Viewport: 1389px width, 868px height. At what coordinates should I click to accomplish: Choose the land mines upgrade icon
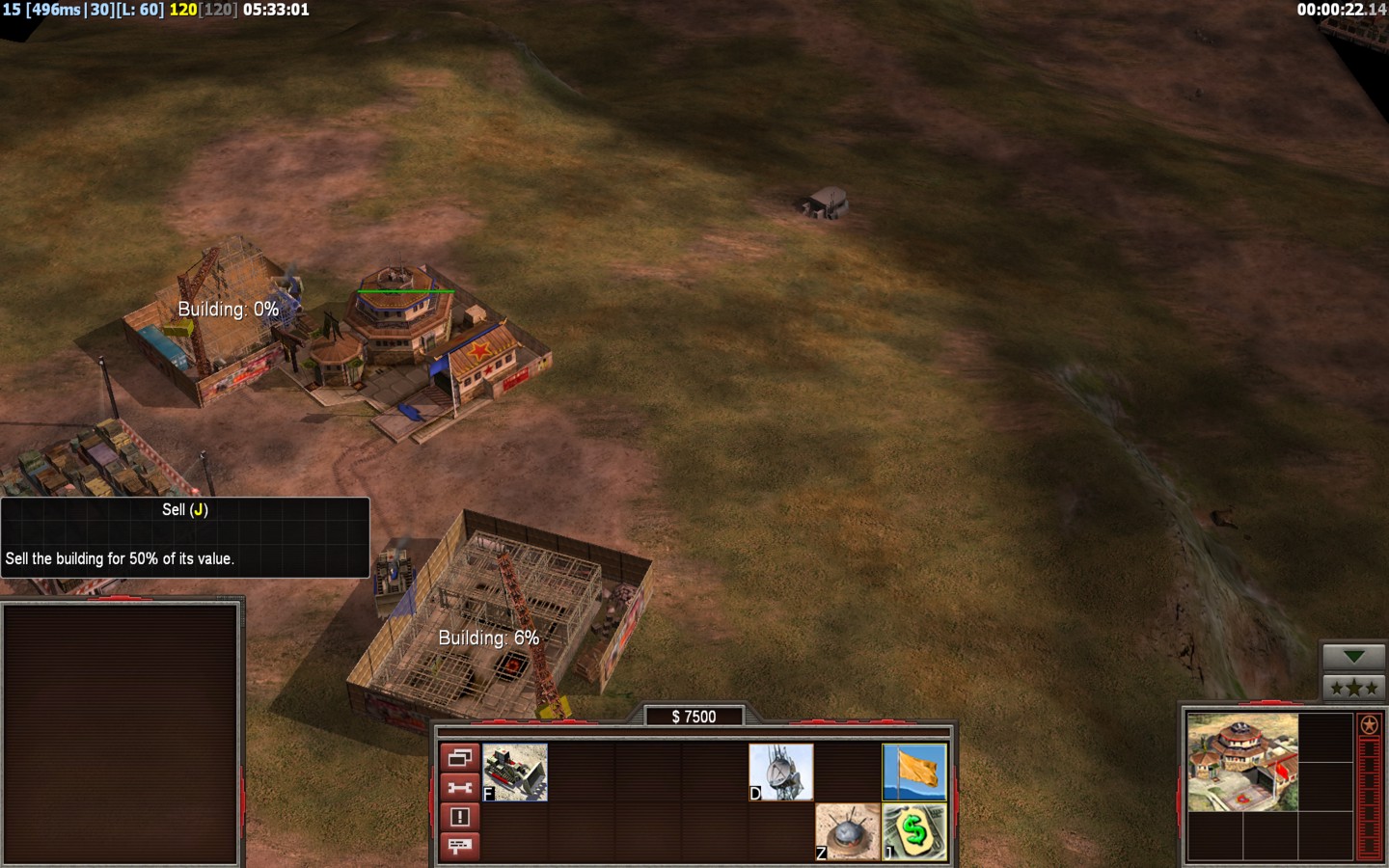[x=847, y=831]
